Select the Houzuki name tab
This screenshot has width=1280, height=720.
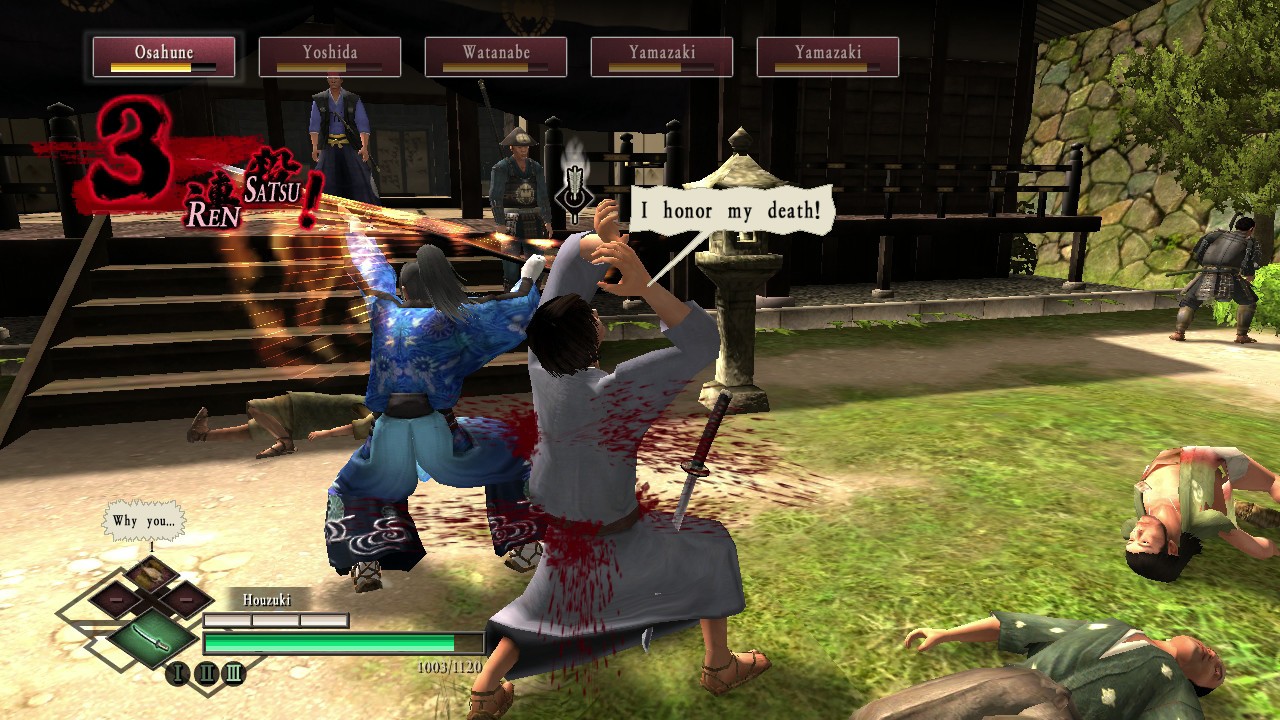267,598
